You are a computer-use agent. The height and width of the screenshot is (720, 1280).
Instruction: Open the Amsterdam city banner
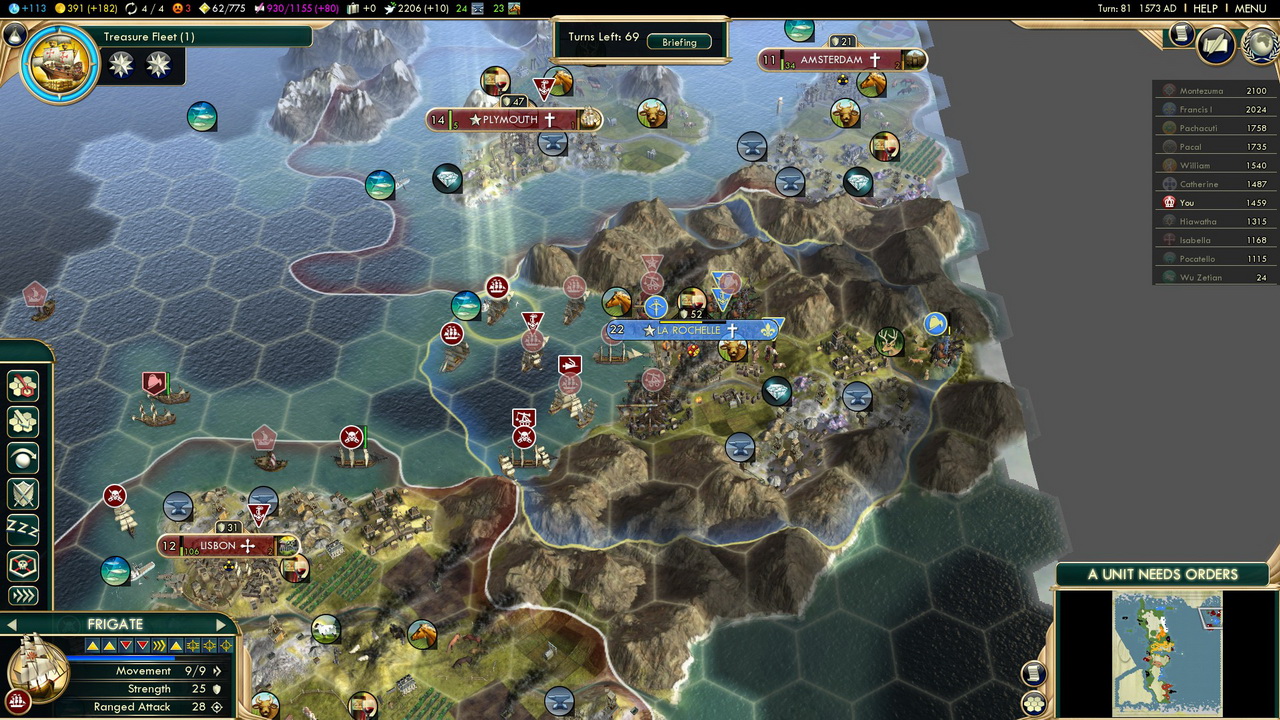(x=832, y=60)
